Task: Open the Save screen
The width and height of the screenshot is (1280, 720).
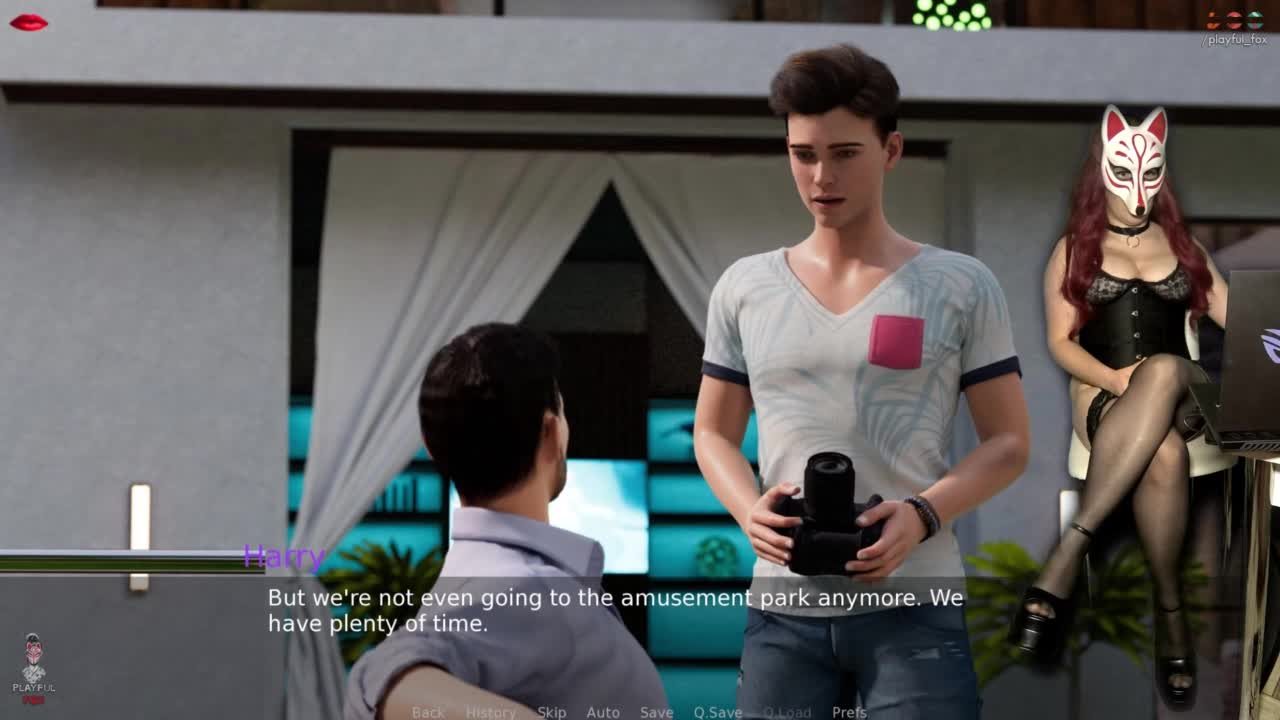Action: (656, 712)
